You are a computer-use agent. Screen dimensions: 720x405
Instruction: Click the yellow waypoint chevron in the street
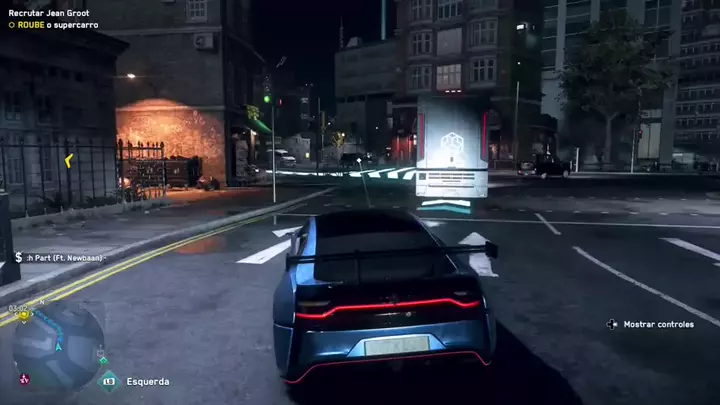pos(68,160)
